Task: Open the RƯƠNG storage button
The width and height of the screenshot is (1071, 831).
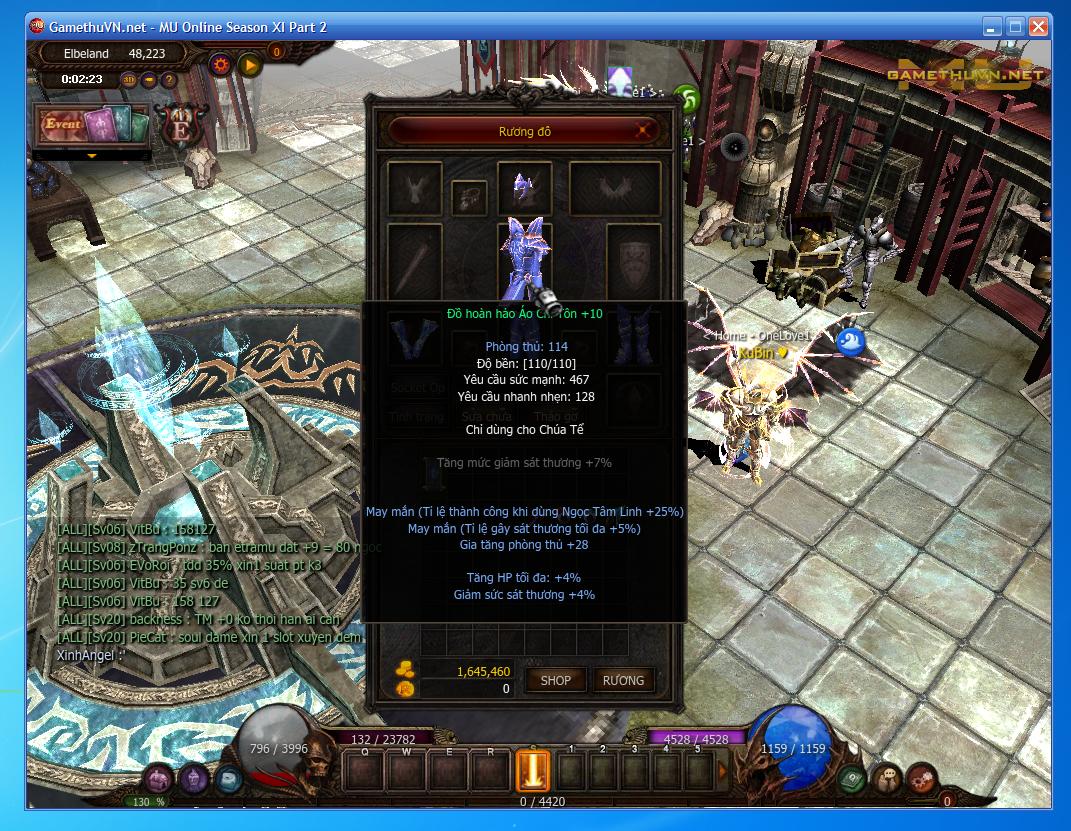Action: pyautogui.click(x=623, y=680)
